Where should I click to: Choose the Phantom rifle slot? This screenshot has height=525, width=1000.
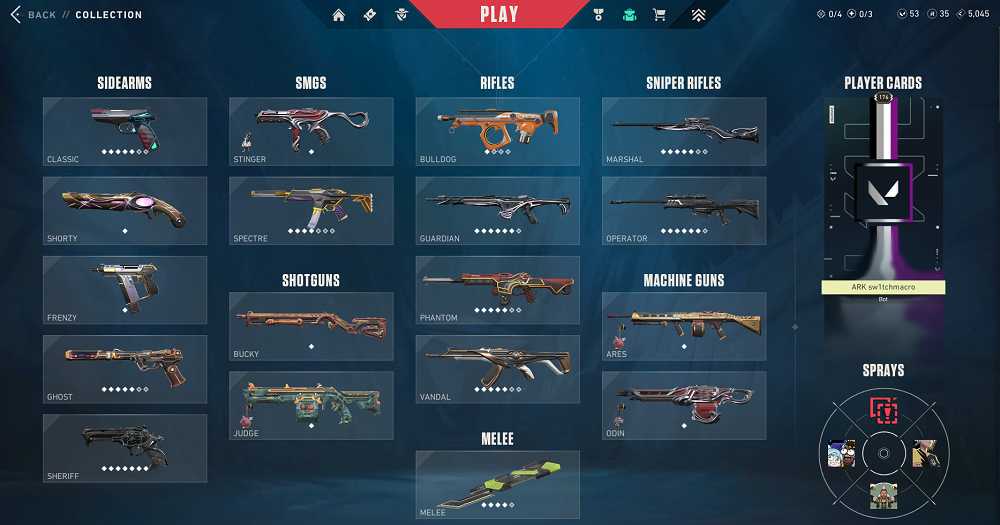coord(497,289)
